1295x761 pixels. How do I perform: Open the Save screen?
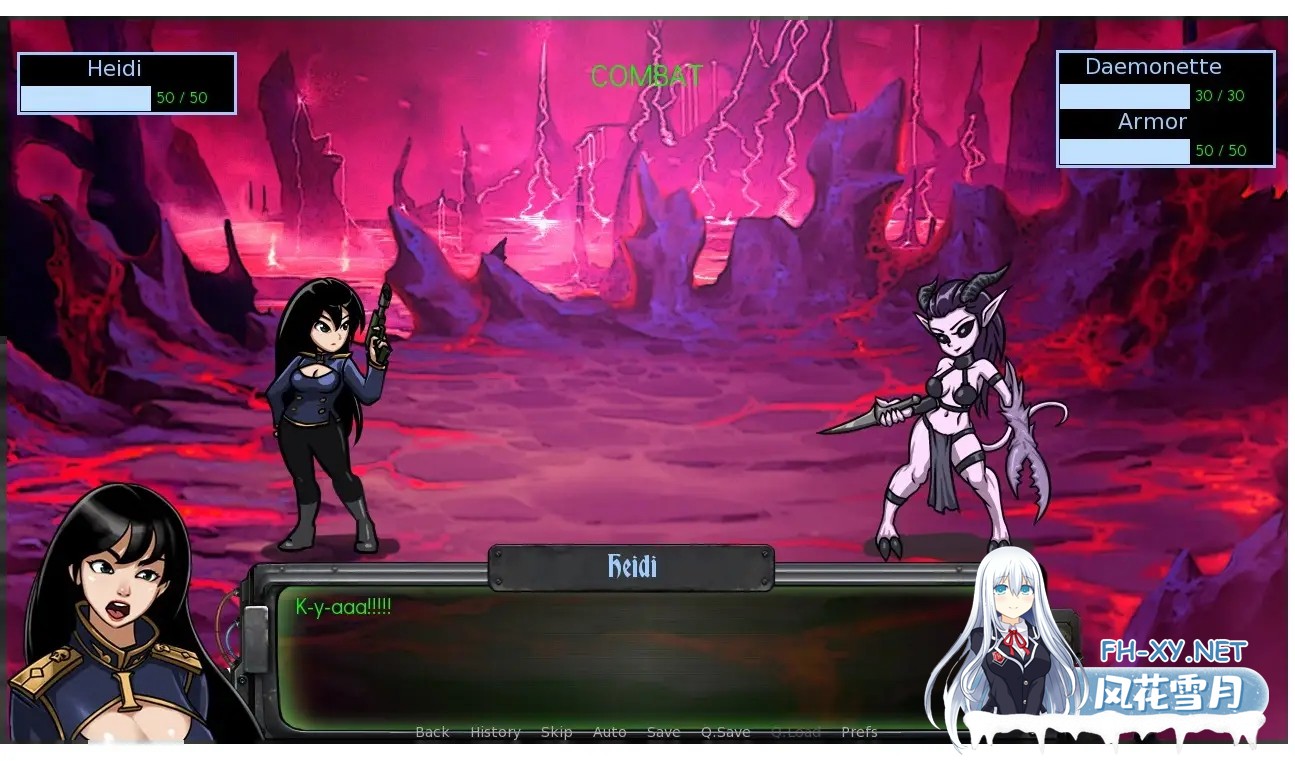coord(663,732)
